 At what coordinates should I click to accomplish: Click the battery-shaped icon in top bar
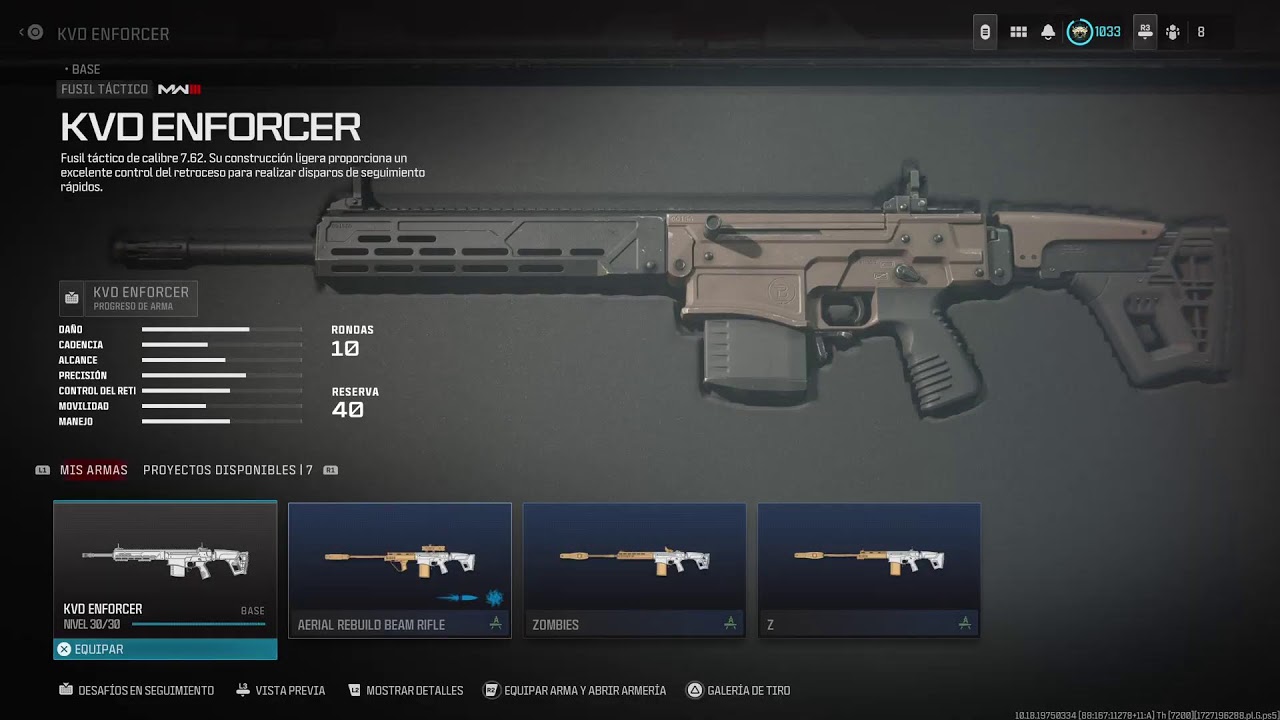click(x=985, y=32)
